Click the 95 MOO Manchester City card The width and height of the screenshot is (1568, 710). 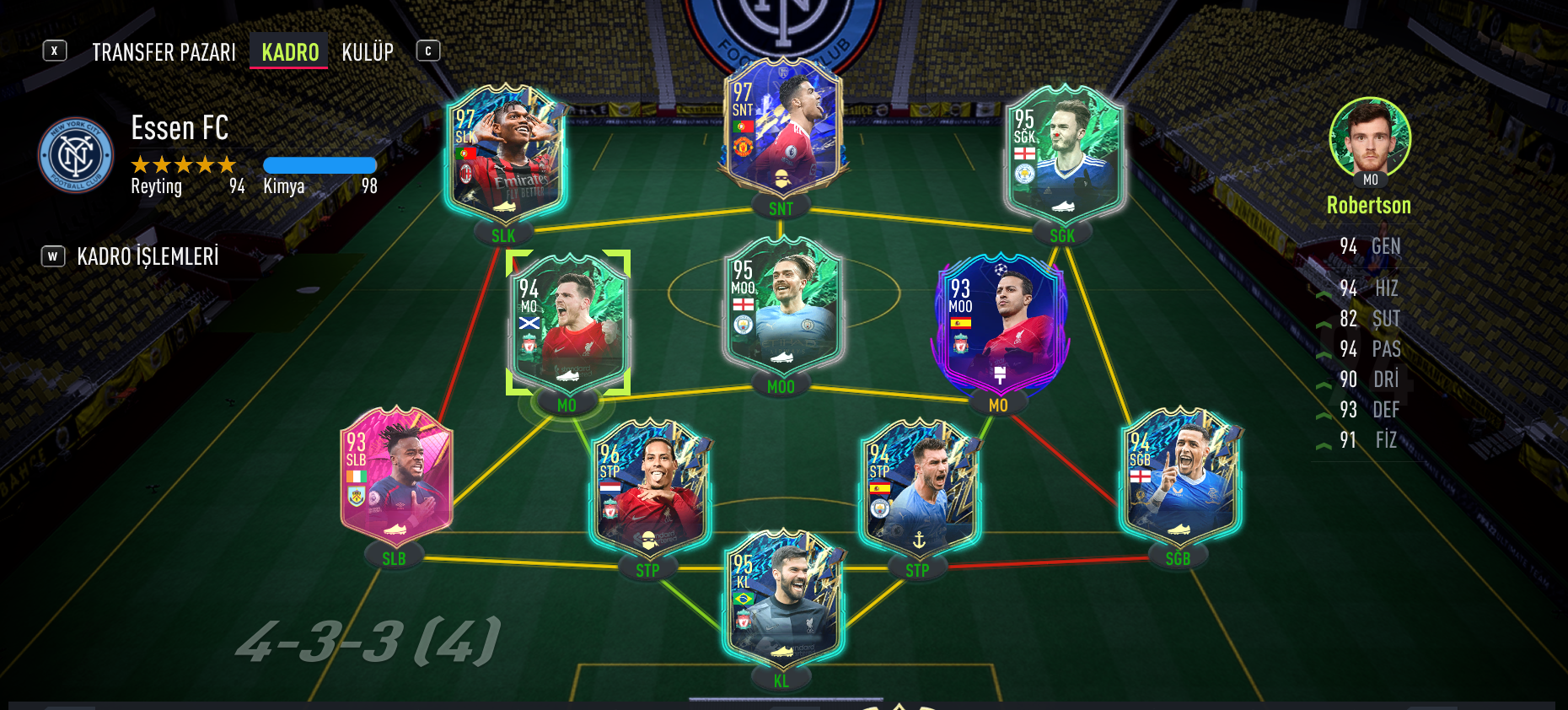[781, 307]
